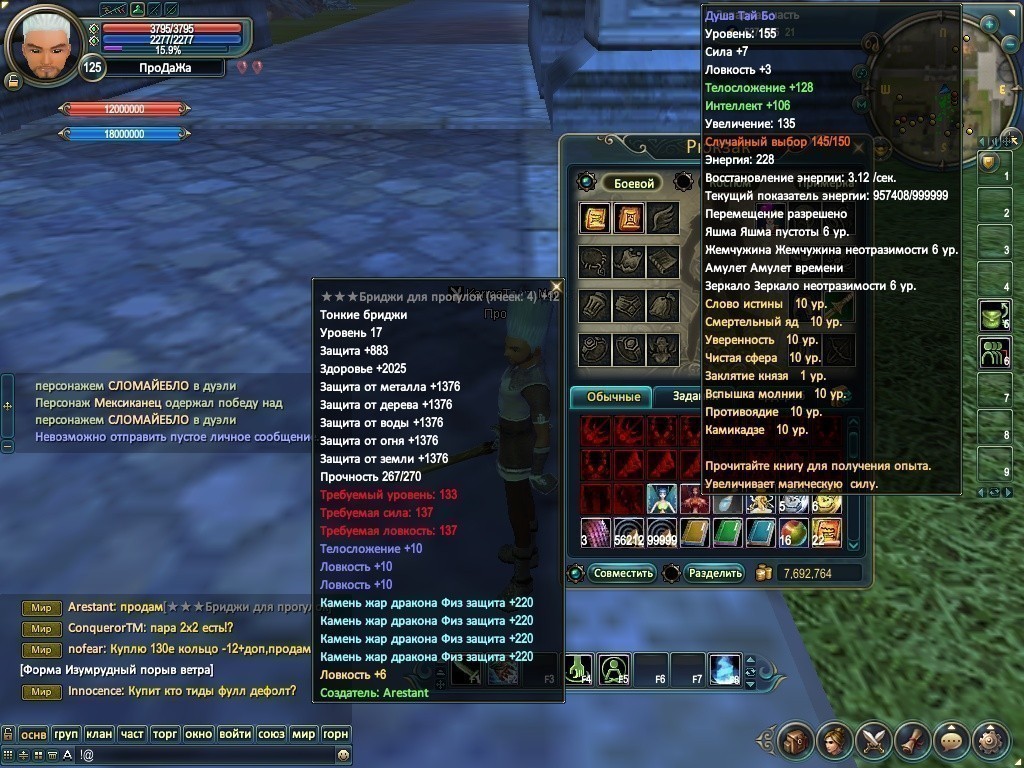Select the rainbow orb stack of 16
This screenshot has width=1024, height=768.
pos(793,532)
